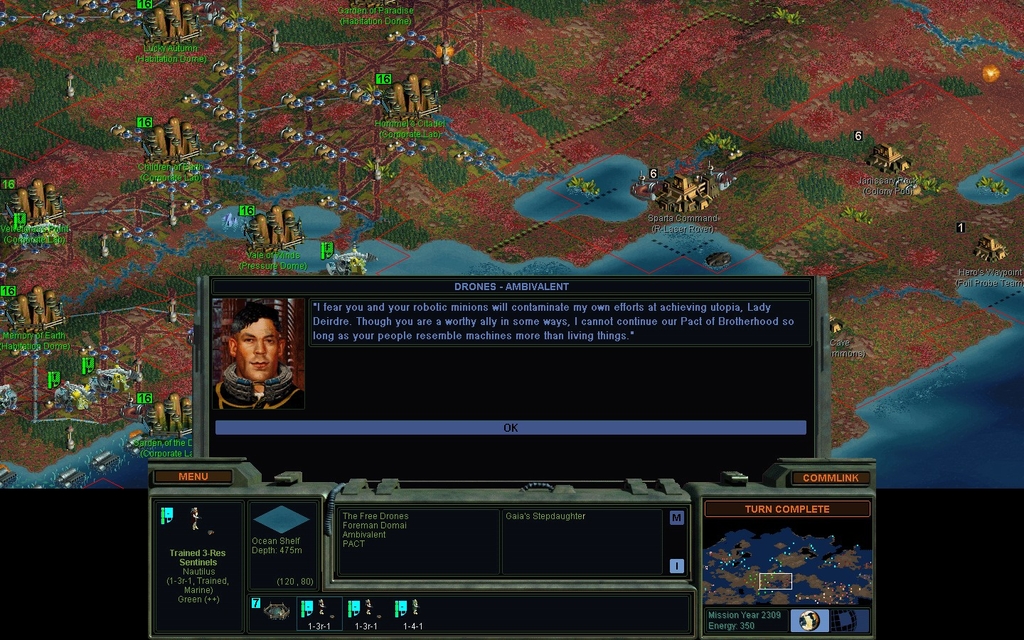Click the I button in the info panel
This screenshot has height=640, width=1024.
676,566
